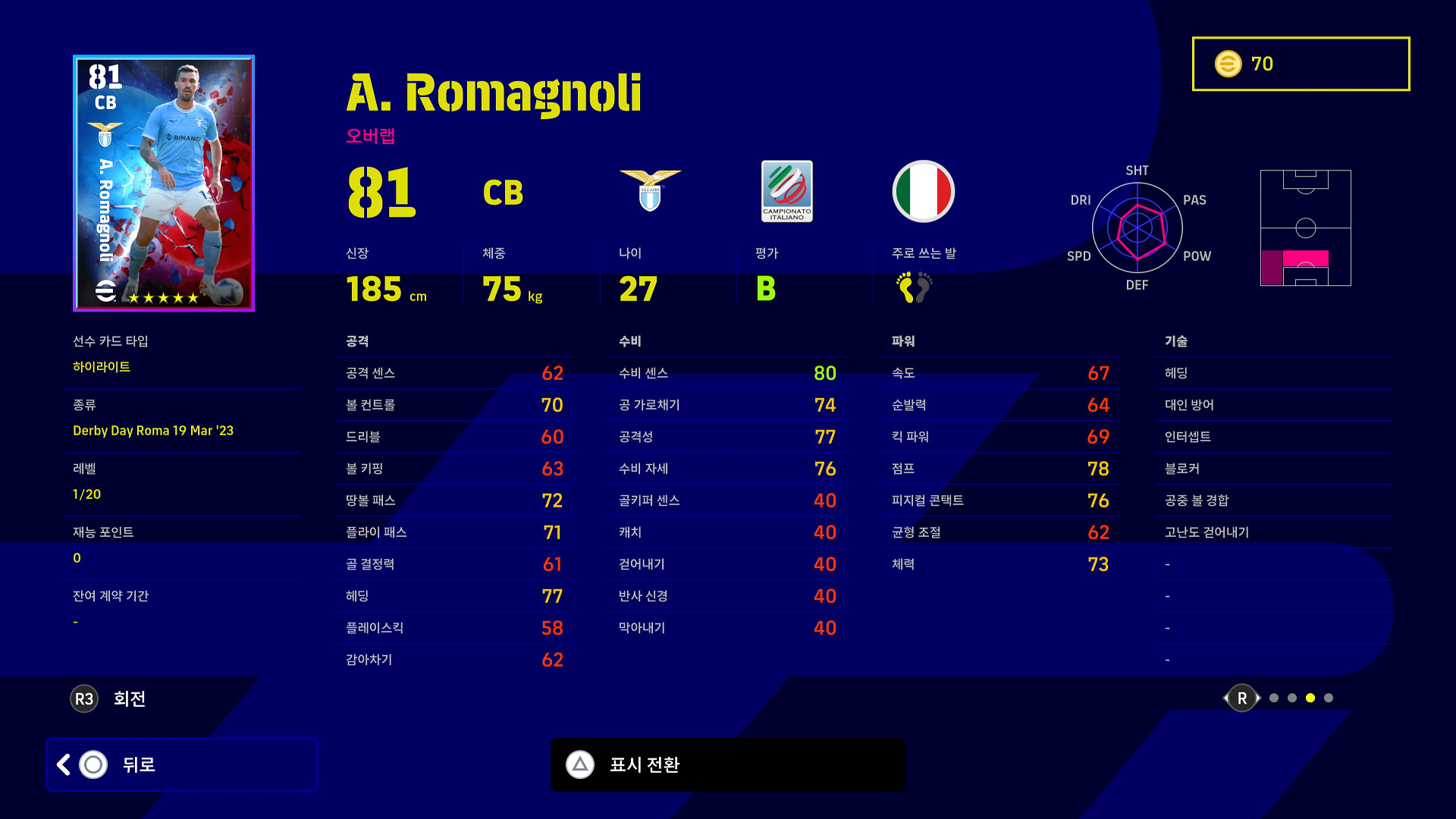Open the ability radar chart
Viewport: 1456px width, 819px height.
click(x=1137, y=227)
